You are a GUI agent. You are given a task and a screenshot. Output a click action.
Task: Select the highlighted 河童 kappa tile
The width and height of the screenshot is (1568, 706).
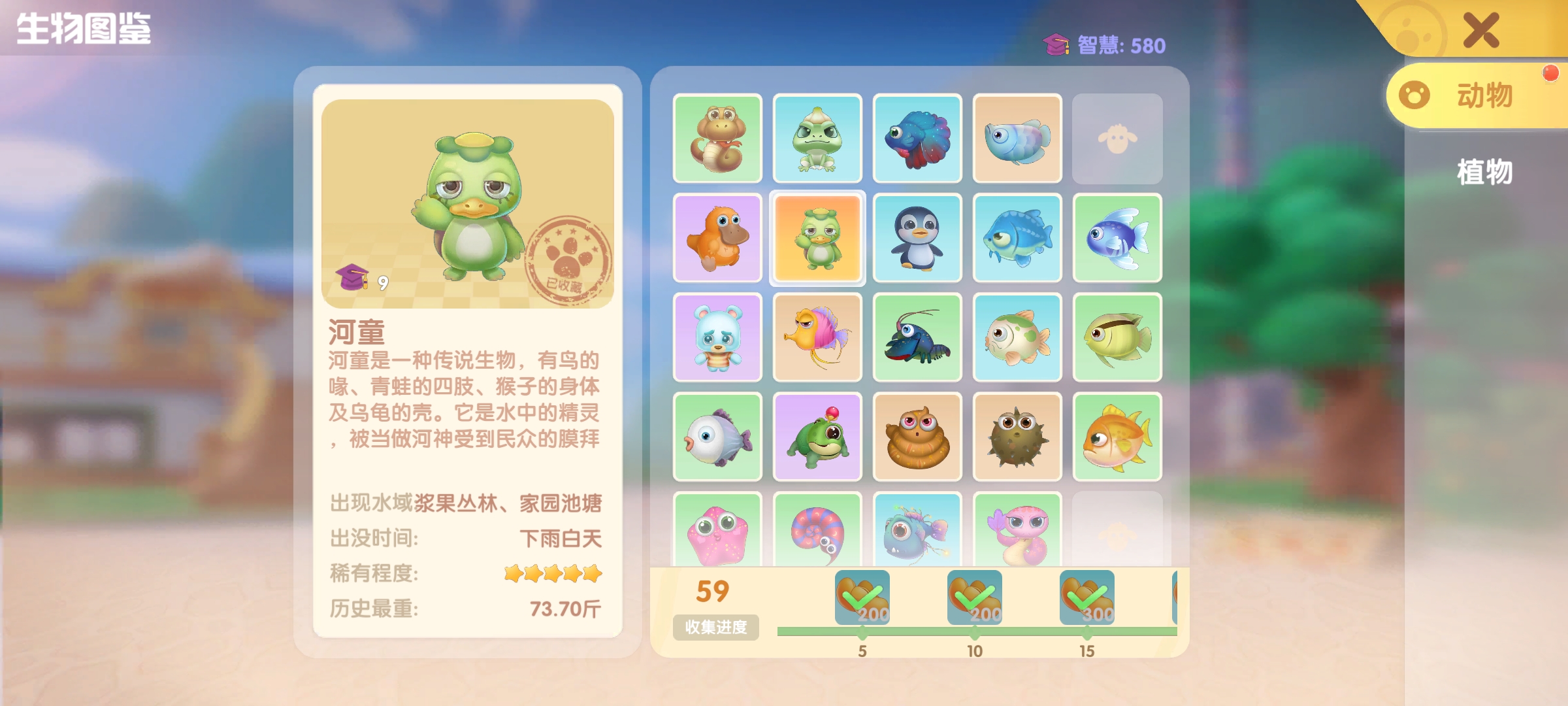pyautogui.click(x=817, y=239)
